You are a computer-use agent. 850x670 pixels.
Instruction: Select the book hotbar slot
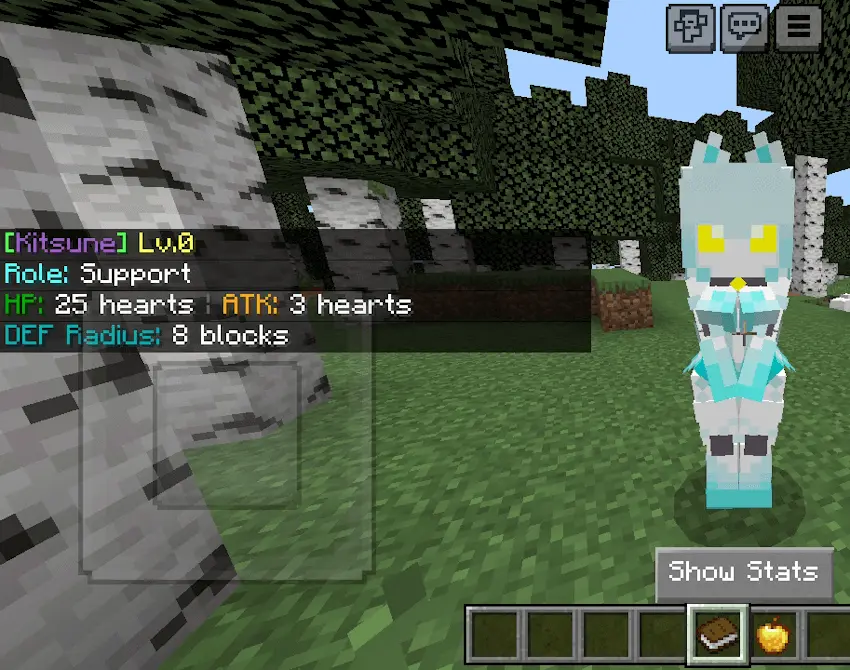pyautogui.click(x=717, y=634)
